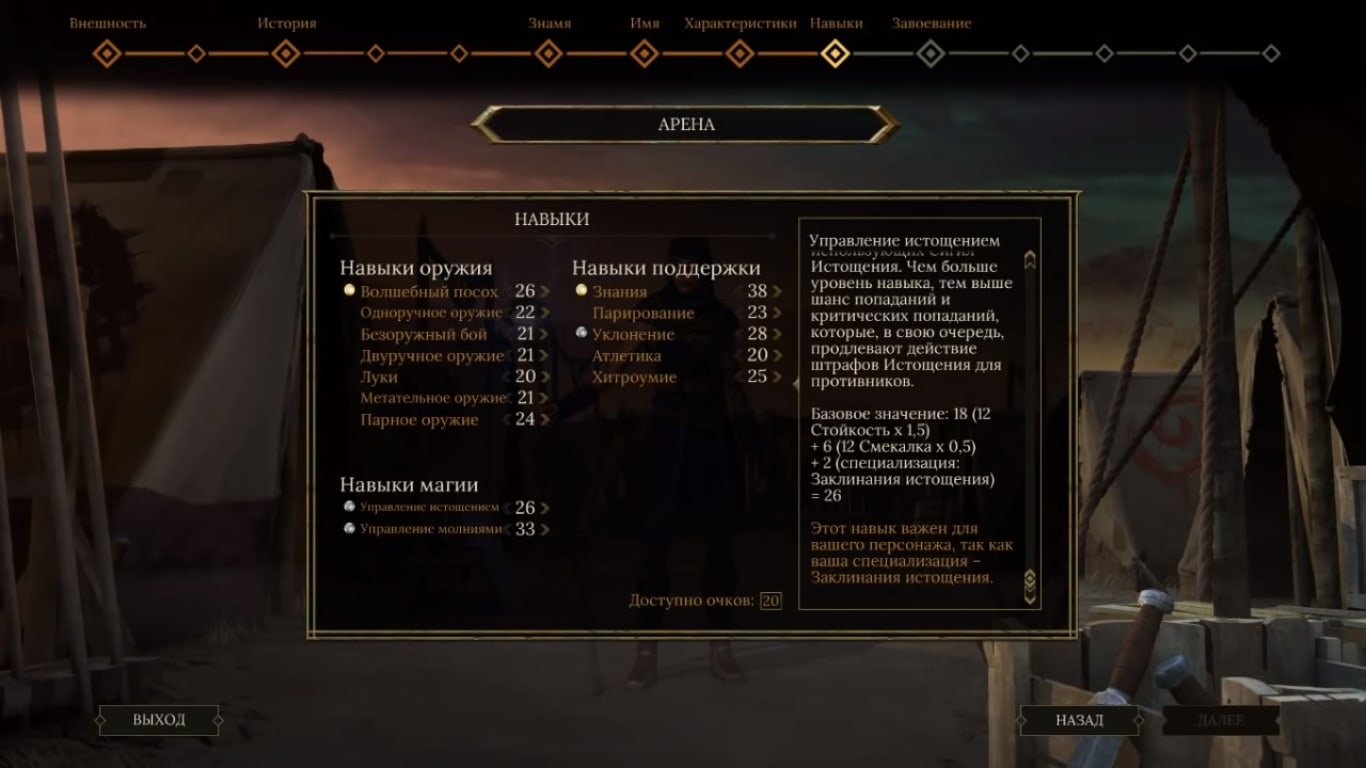Viewport: 1366px width, 768px height.
Task: Increase the Парное оружие skill value
Action: (546, 420)
